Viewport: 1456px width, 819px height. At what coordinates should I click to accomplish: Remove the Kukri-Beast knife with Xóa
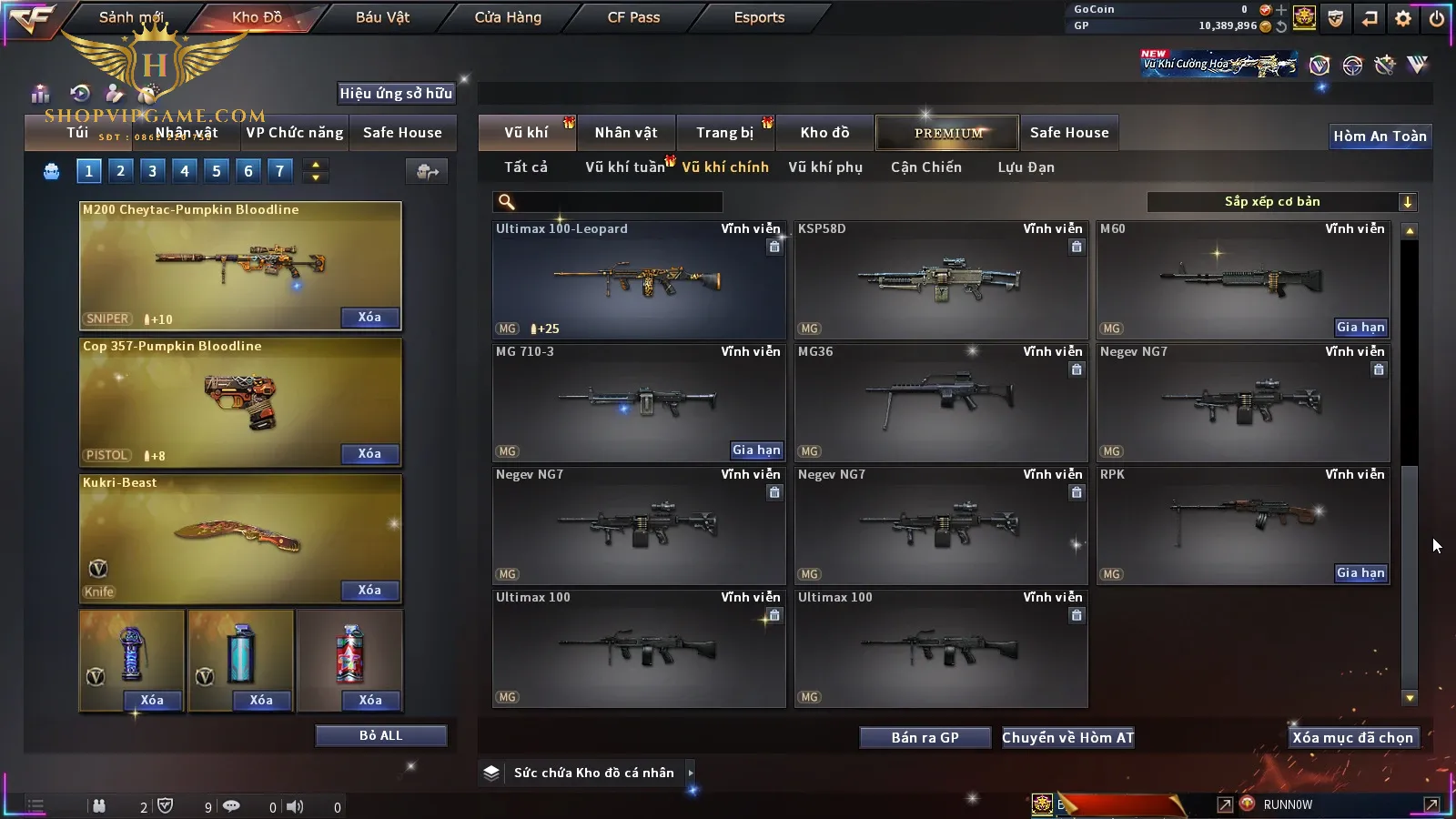[x=369, y=591]
